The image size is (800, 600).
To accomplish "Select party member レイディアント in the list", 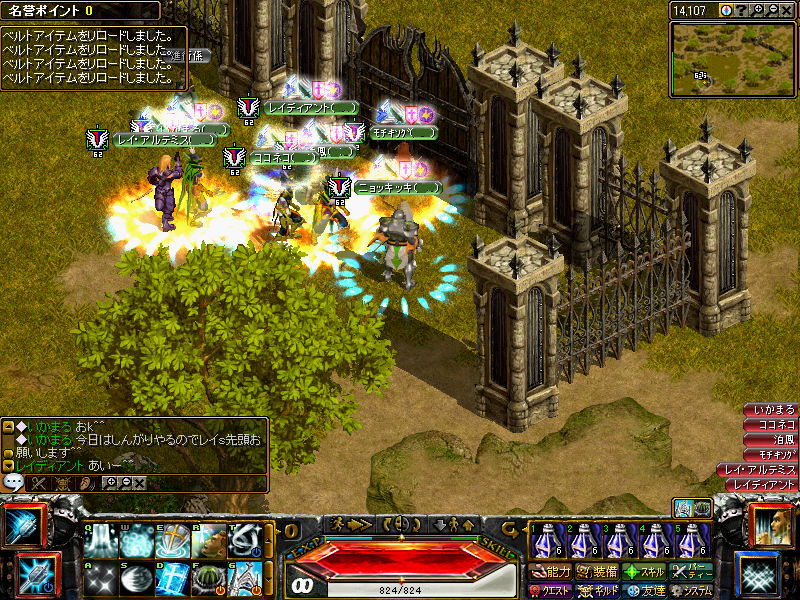I will pyautogui.click(x=764, y=484).
